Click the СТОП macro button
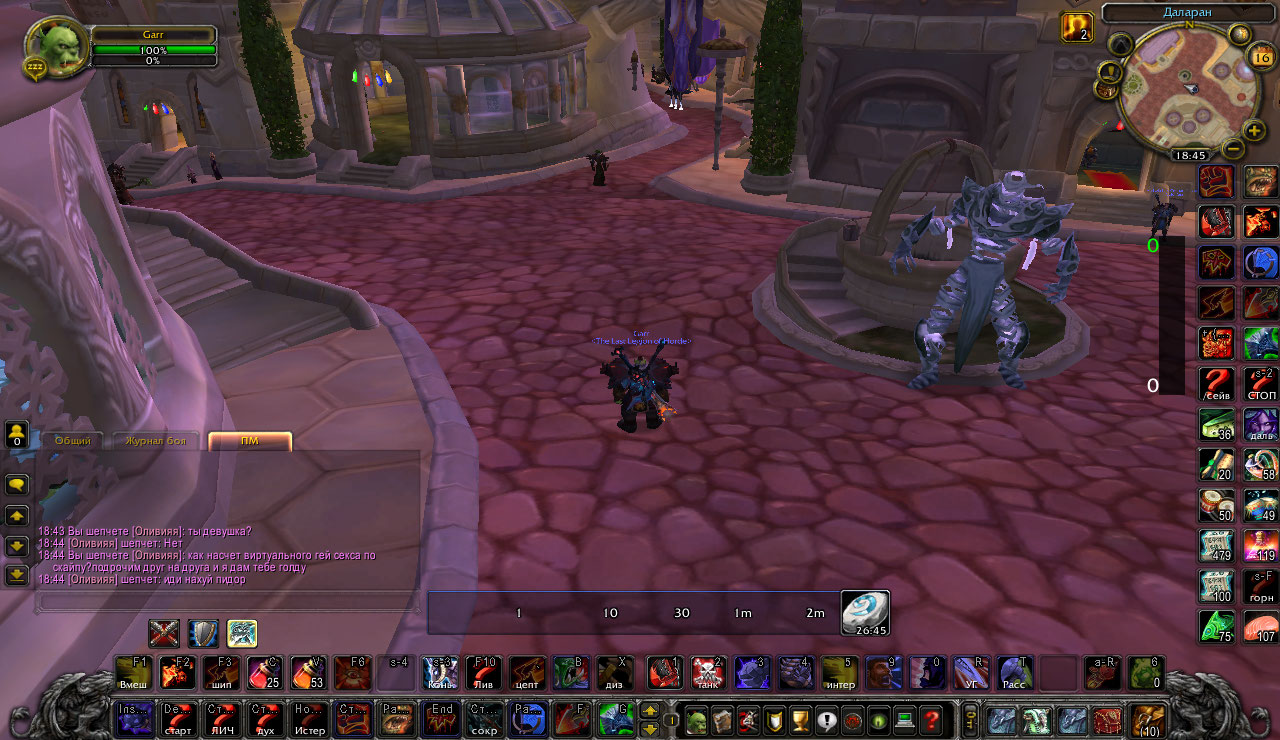1280x740 pixels. [1260, 384]
